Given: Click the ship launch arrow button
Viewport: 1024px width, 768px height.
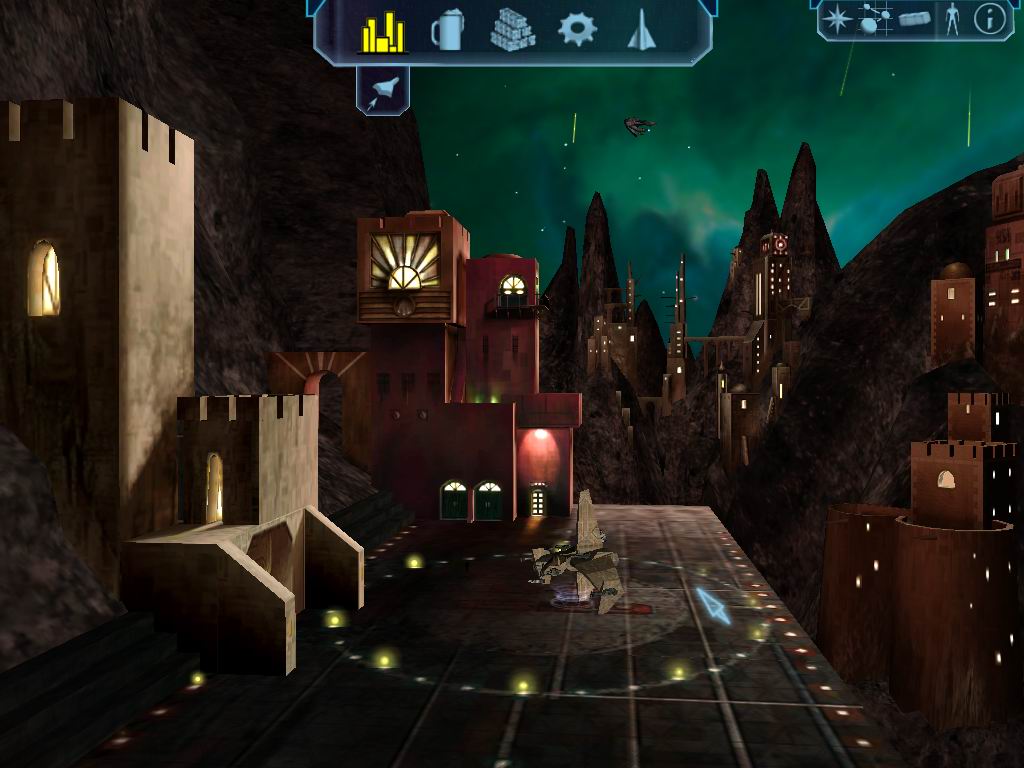Looking at the screenshot, I should (382, 90).
